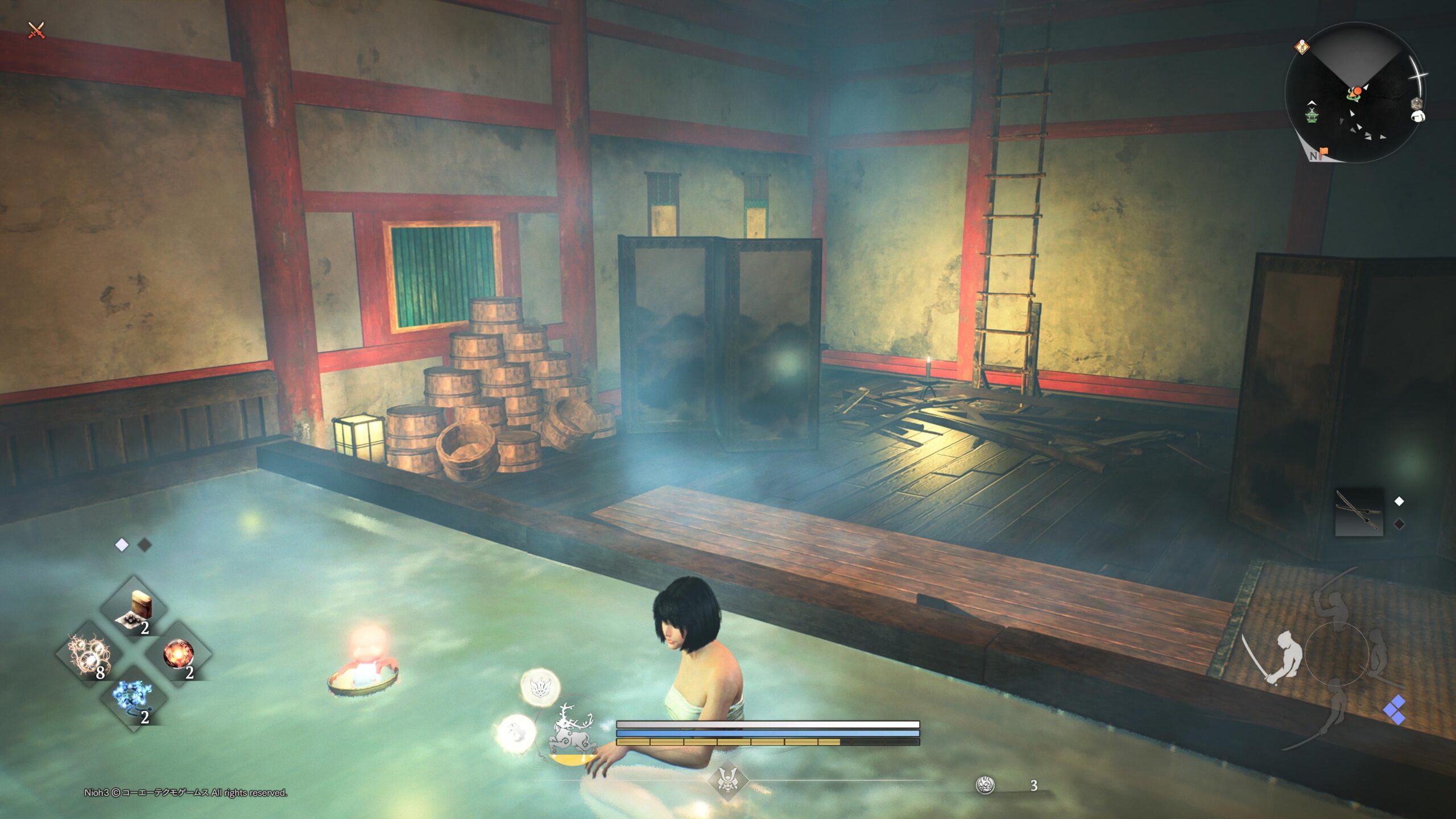Click the crossed swords status icon

click(x=36, y=30)
